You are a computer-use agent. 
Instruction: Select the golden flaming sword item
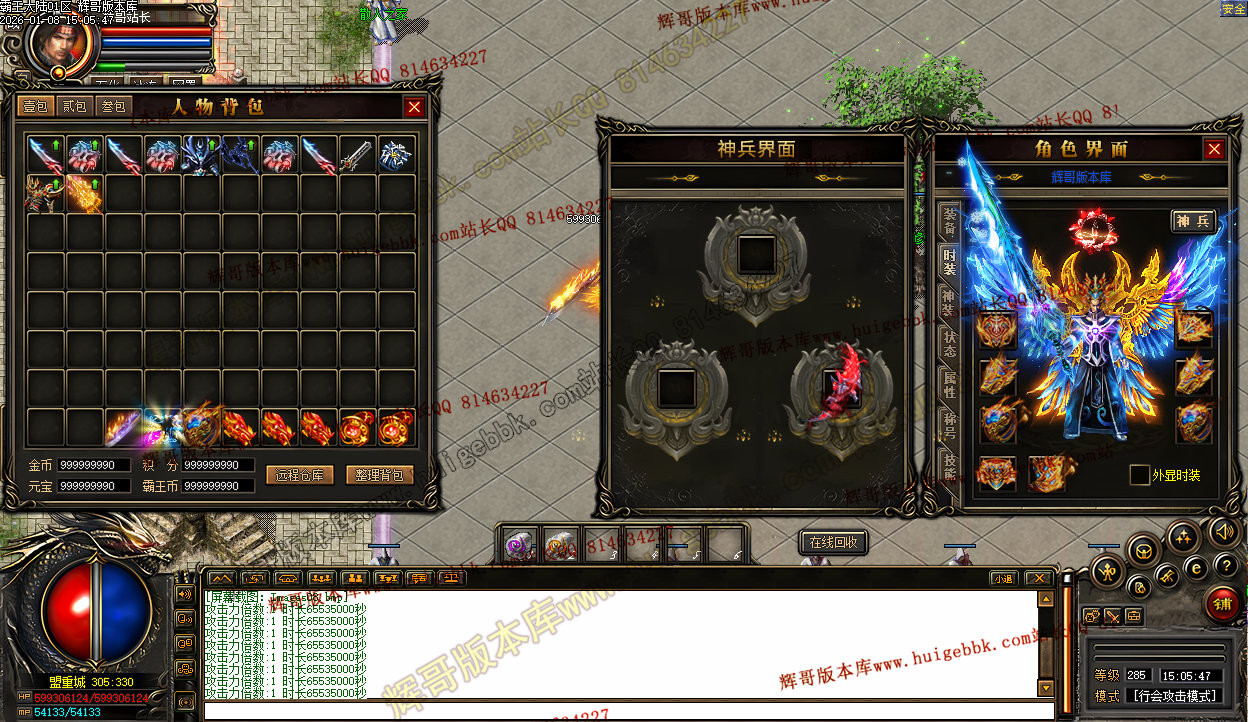click(x=84, y=193)
